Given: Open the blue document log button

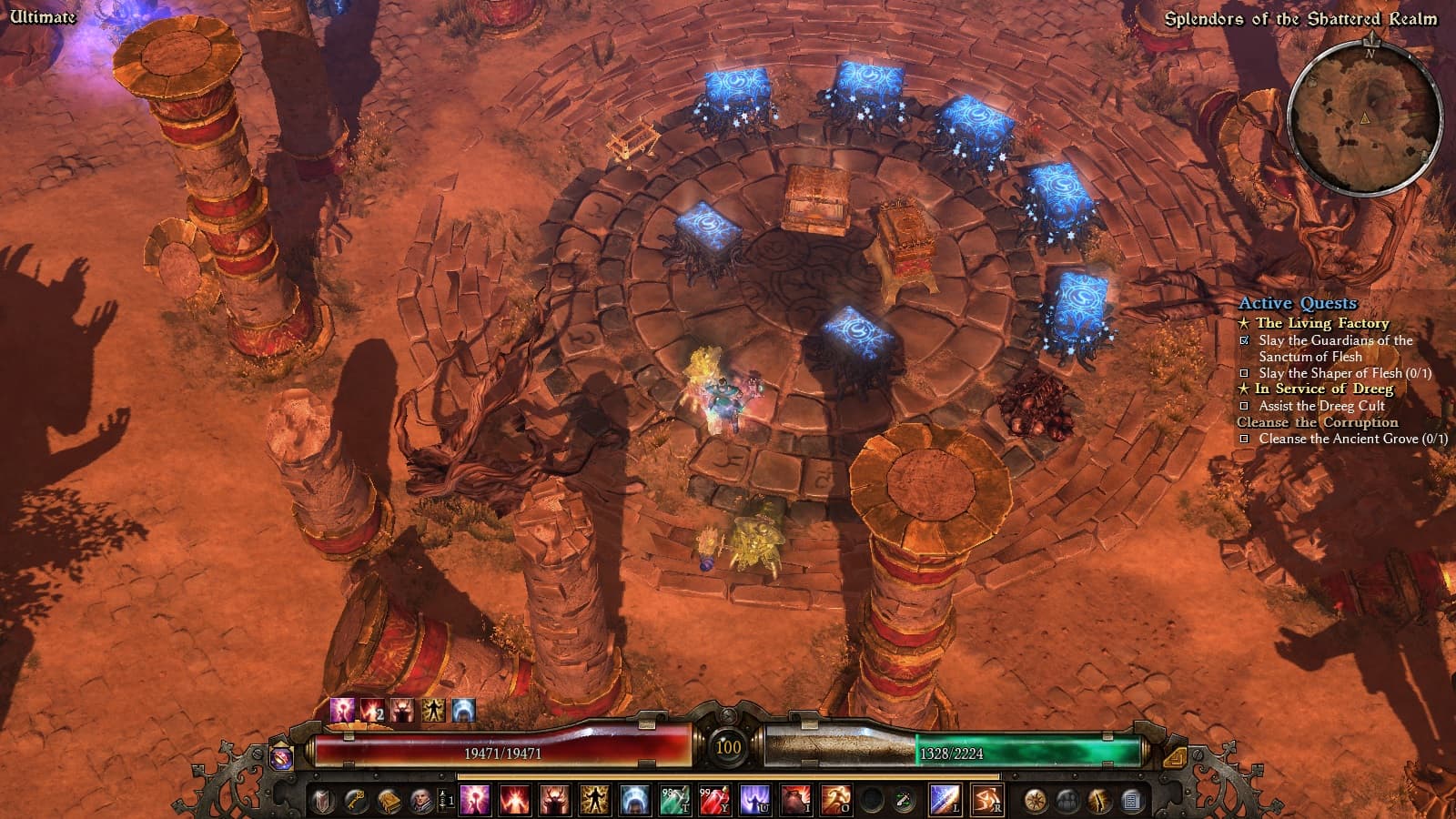Looking at the screenshot, I should point(1132,801).
